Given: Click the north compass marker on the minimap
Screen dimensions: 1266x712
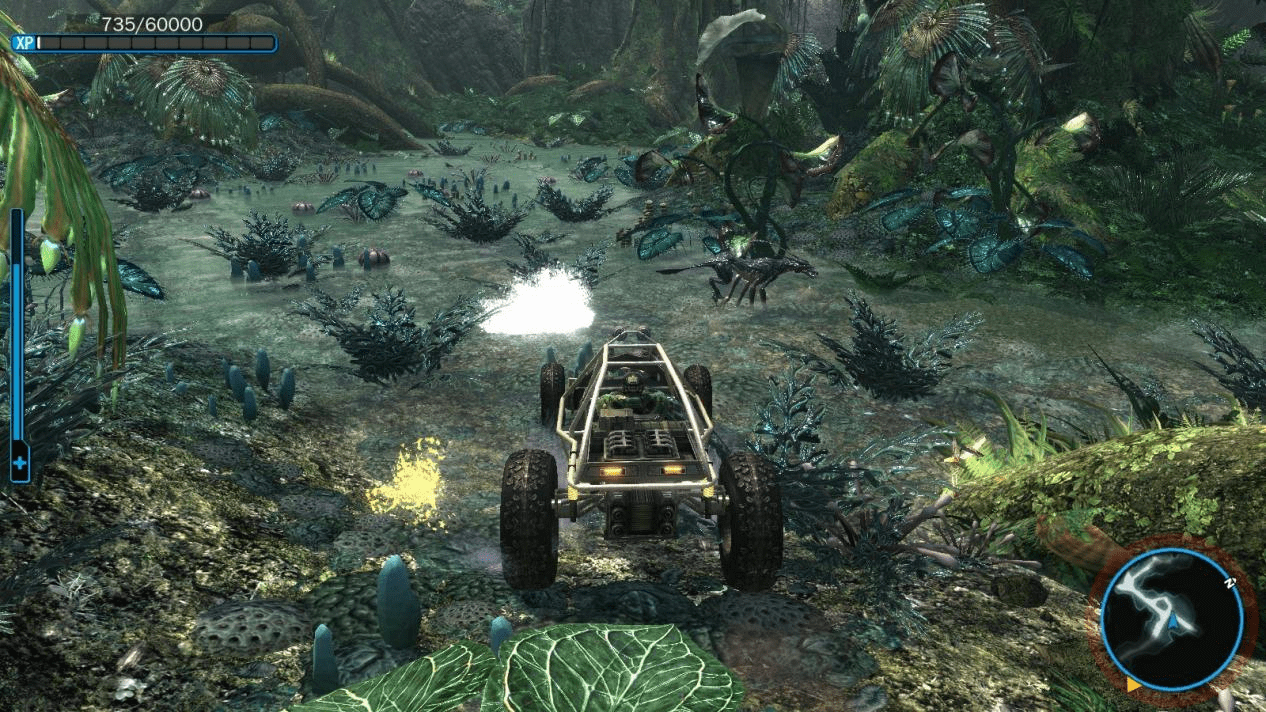Looking at the screenshot, I should pos(1228,580).
